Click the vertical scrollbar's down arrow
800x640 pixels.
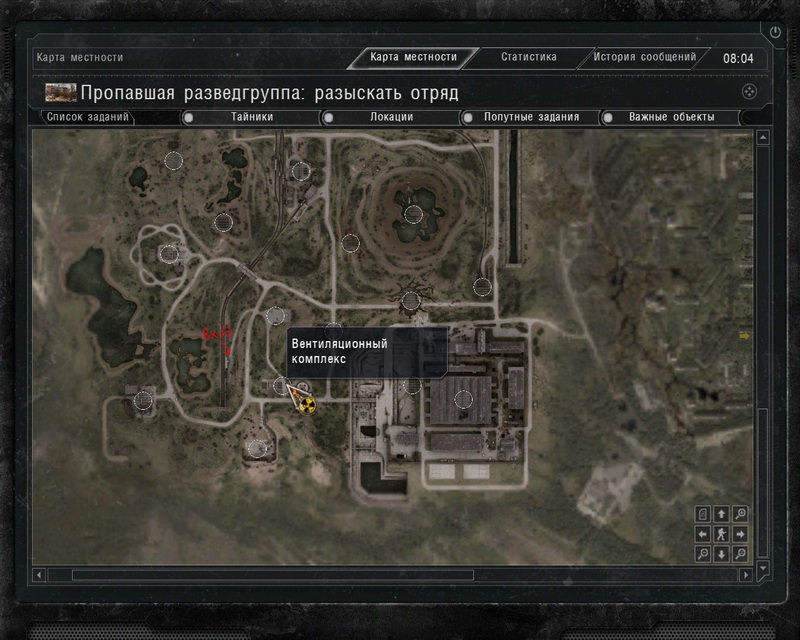click(x=764, y=567)
